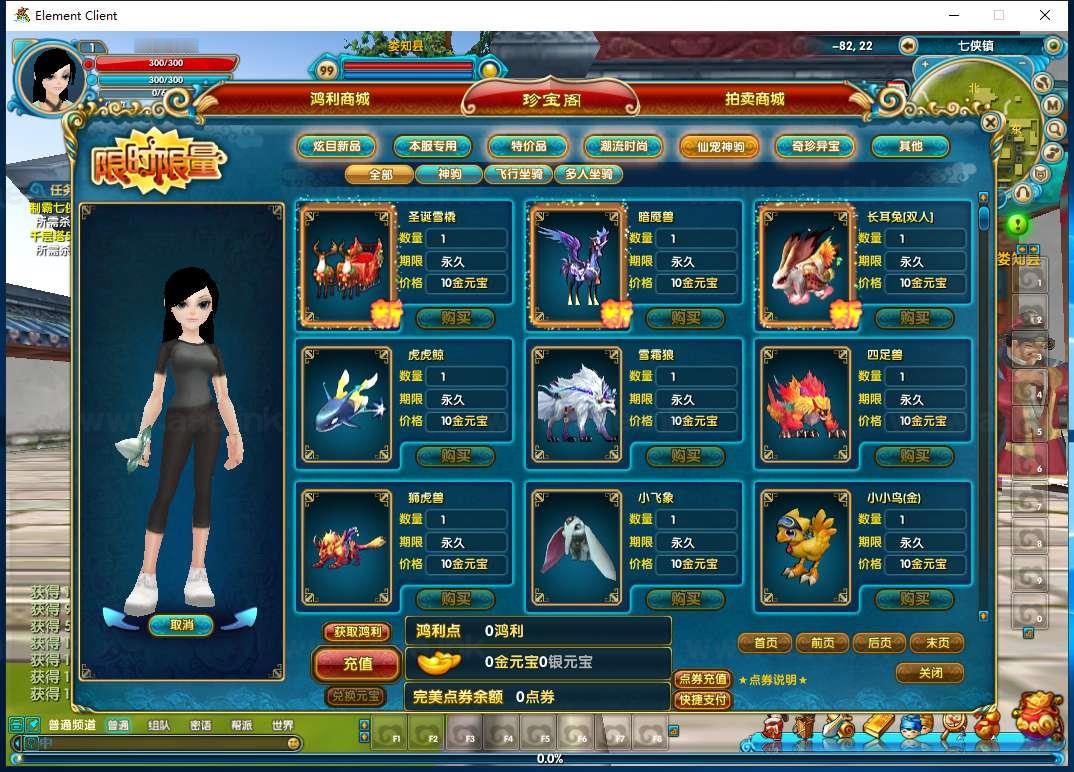1074x772 pixels.
Task: Close the shop with 关闭 button
Action: tap(930, 673)
